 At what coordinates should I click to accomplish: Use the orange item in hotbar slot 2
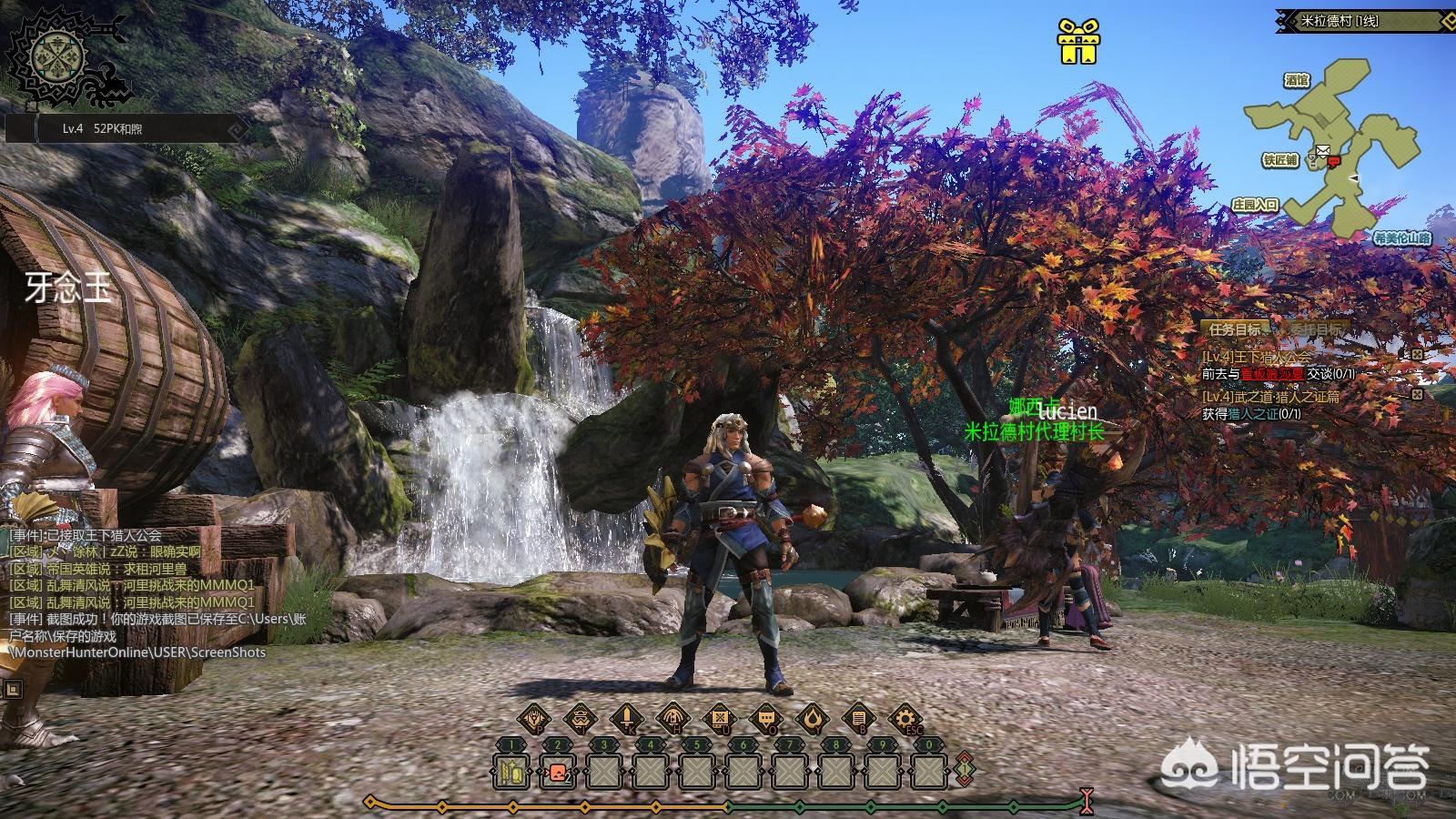point(557,773)
